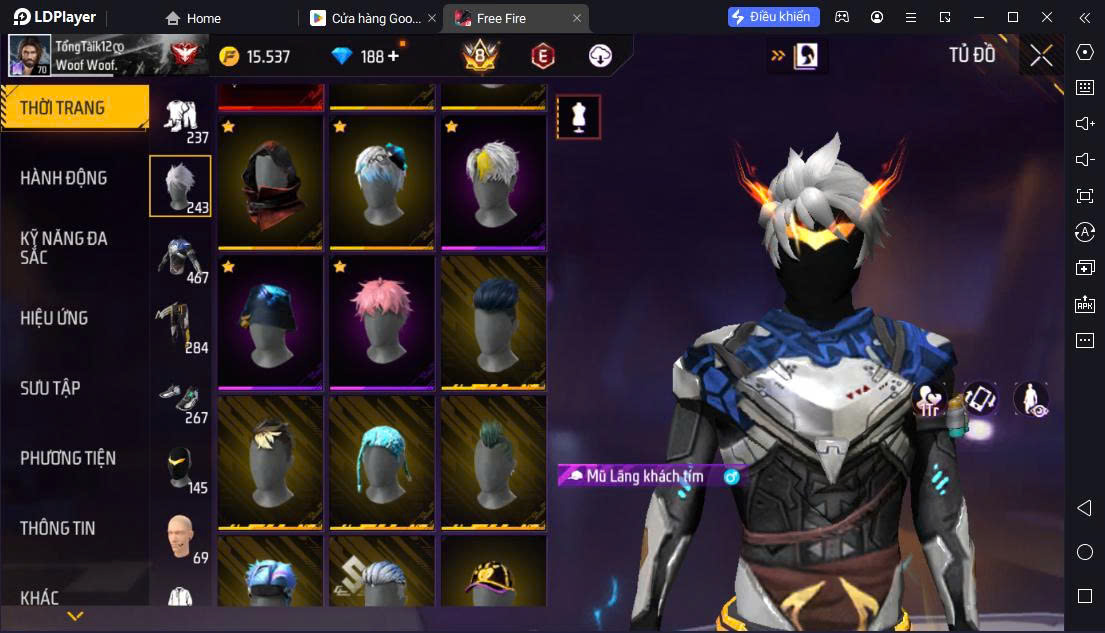
Task: Select the THỜI TRANG tab
Action: point(62,108)
